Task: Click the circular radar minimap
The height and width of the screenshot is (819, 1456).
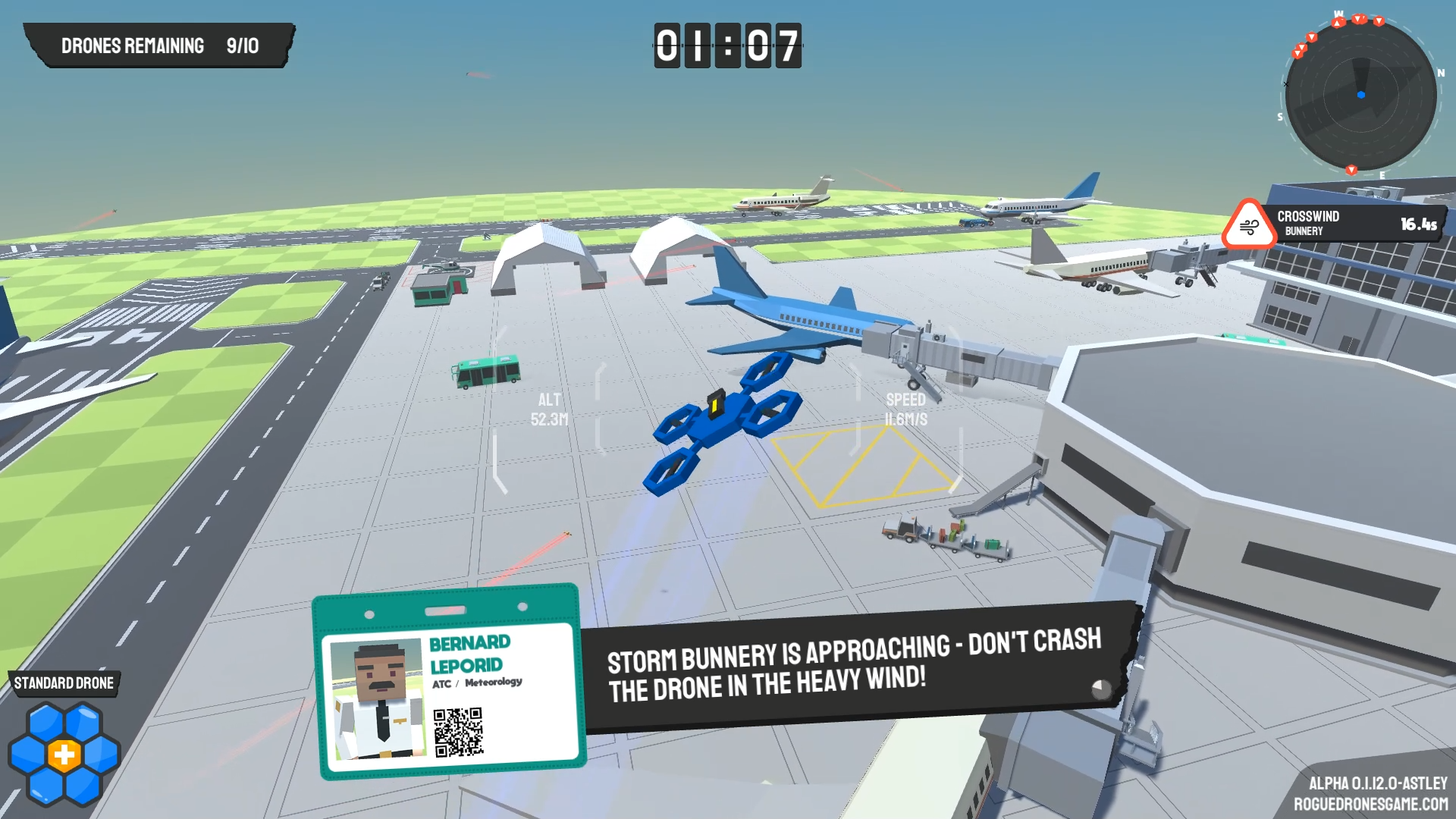Action: (1360, 95)
